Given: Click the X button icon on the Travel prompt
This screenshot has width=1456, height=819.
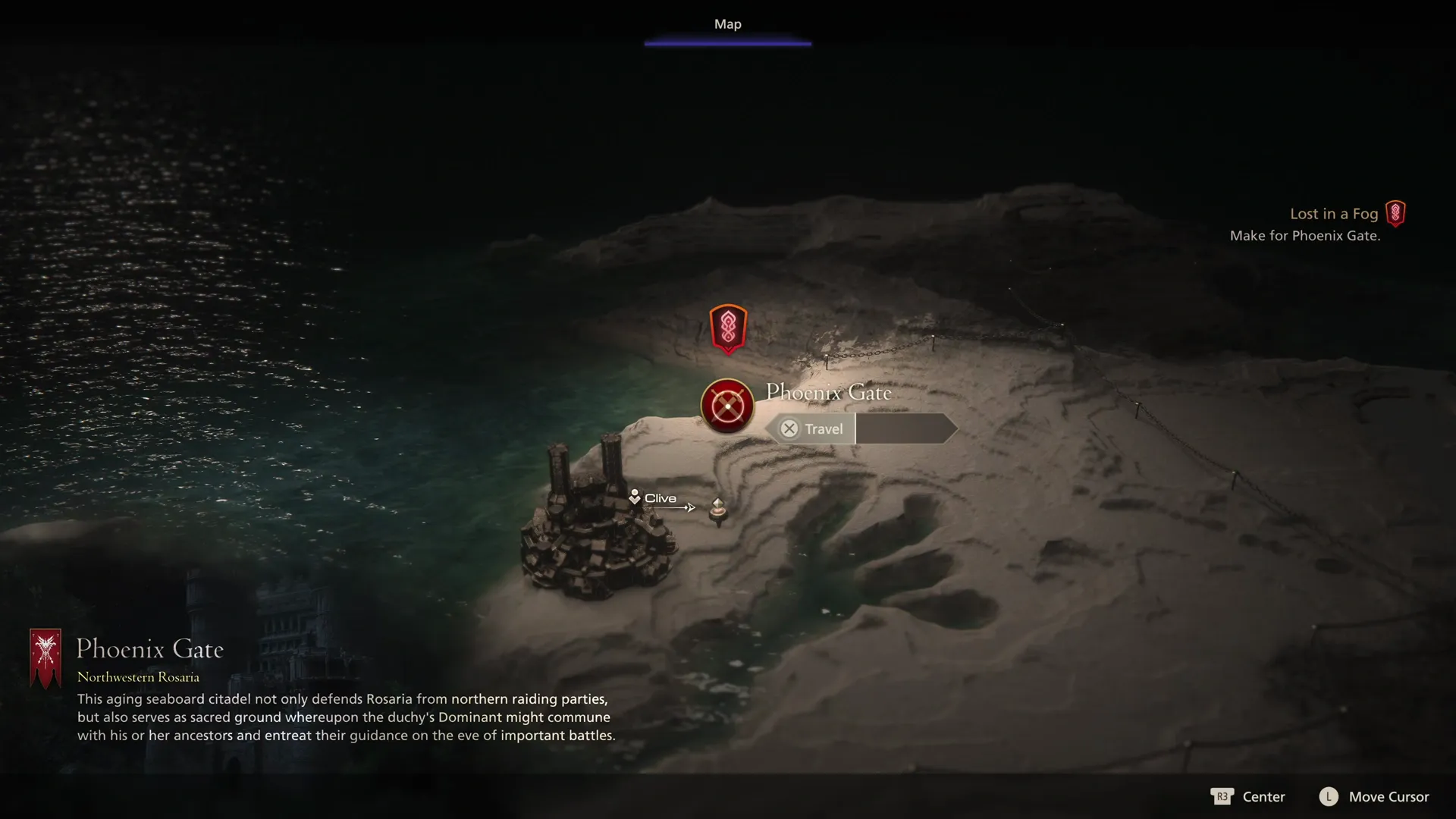Looking at the screenshot, I should coord(788,428).
